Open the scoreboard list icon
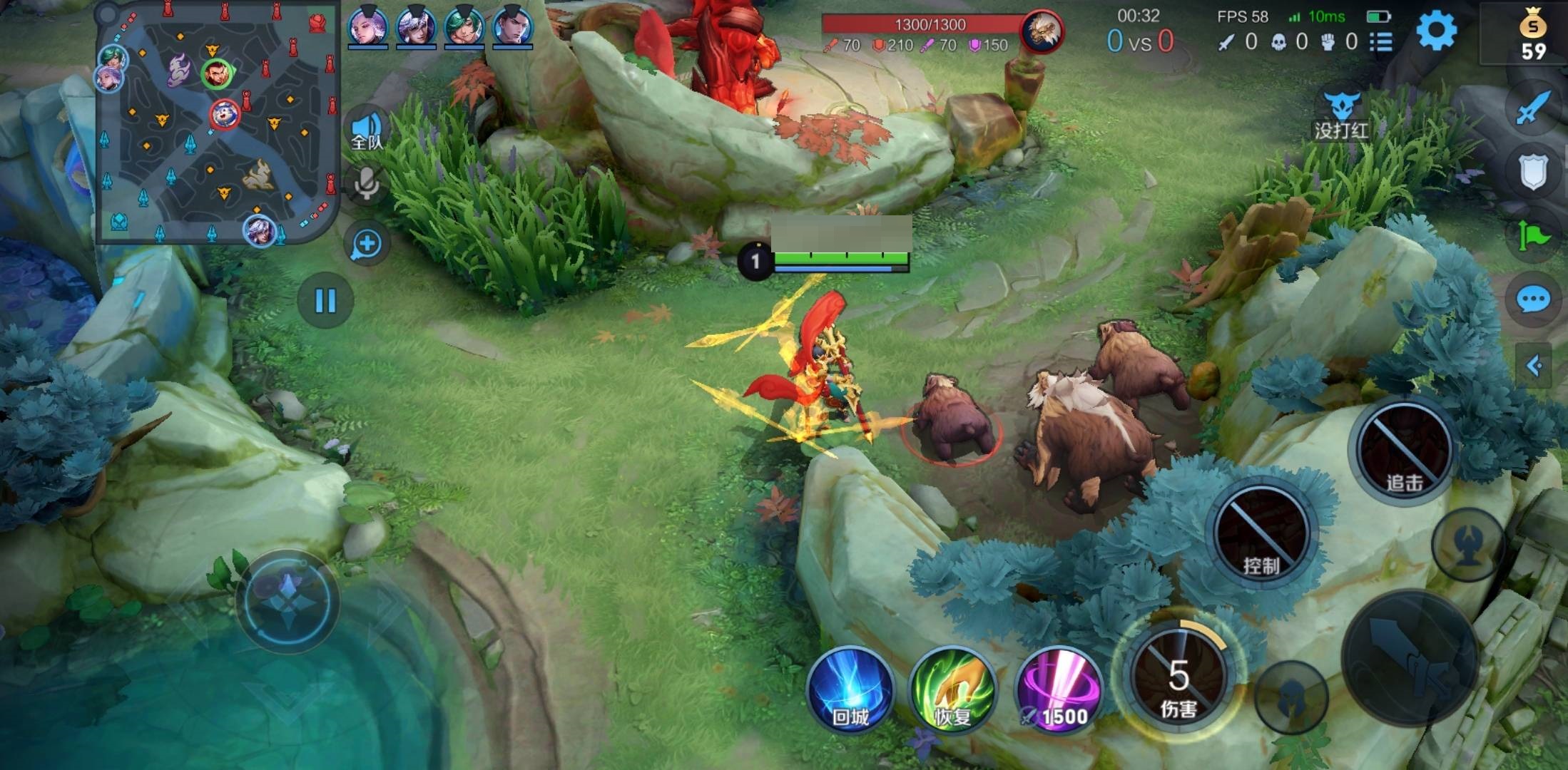 tap(1381, 42)
